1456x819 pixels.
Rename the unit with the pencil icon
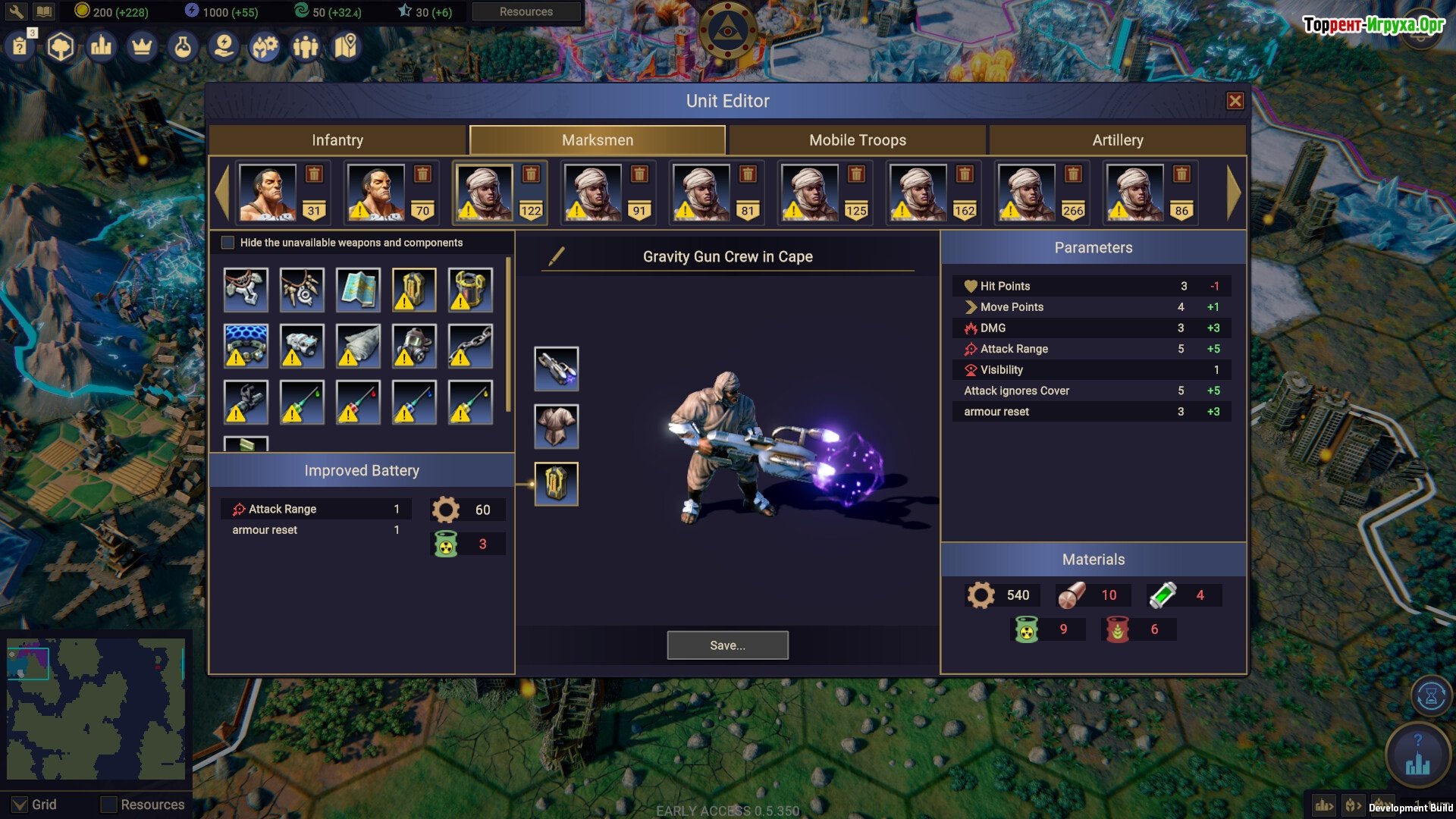(x=556, y=256)
